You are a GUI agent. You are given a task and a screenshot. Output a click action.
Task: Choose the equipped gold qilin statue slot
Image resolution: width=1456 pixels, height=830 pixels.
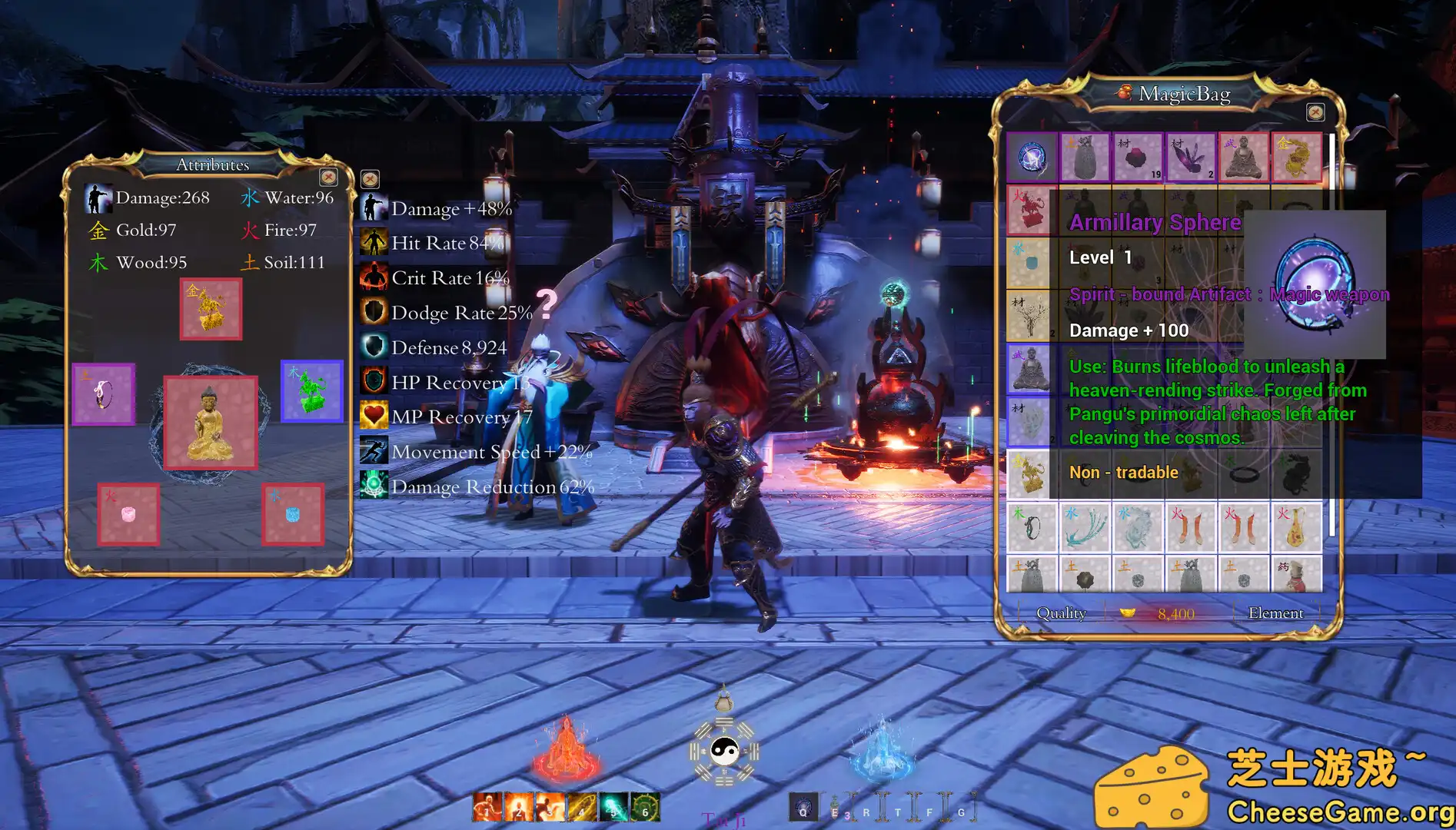[x=211, y=309]
